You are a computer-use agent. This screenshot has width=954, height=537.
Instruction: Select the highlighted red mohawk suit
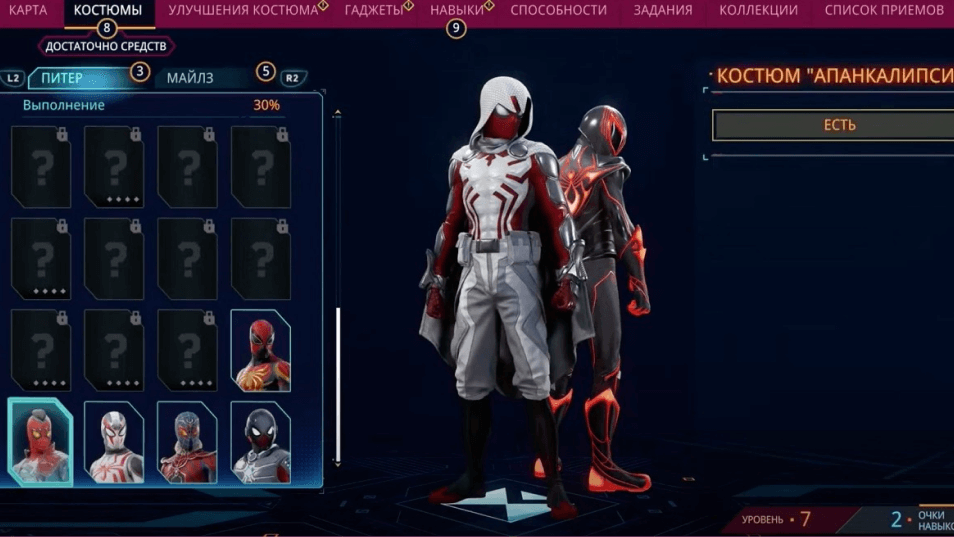pyautogui.click(x=41, y=441)
